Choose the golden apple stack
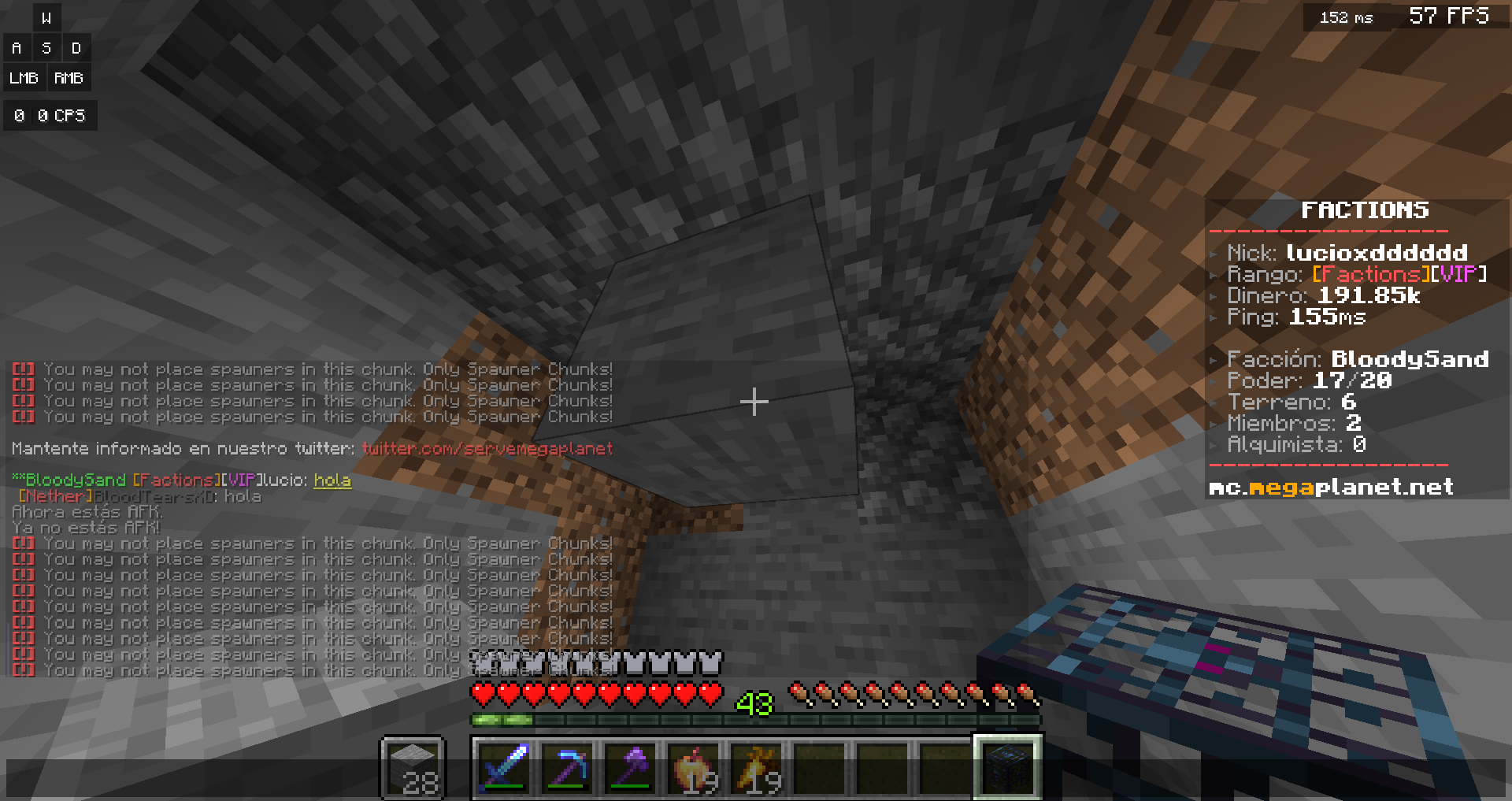Screen dimensions: 1512x801 694,767
